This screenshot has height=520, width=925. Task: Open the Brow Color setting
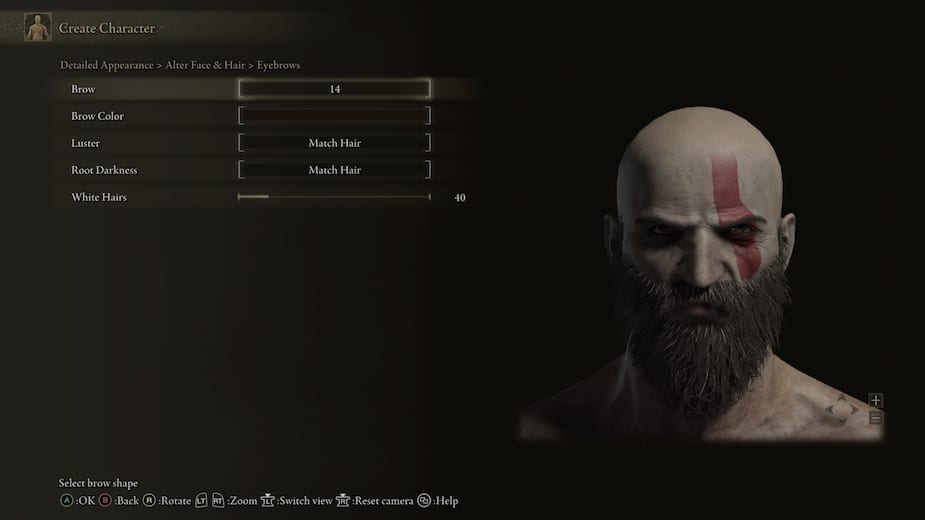334,116
